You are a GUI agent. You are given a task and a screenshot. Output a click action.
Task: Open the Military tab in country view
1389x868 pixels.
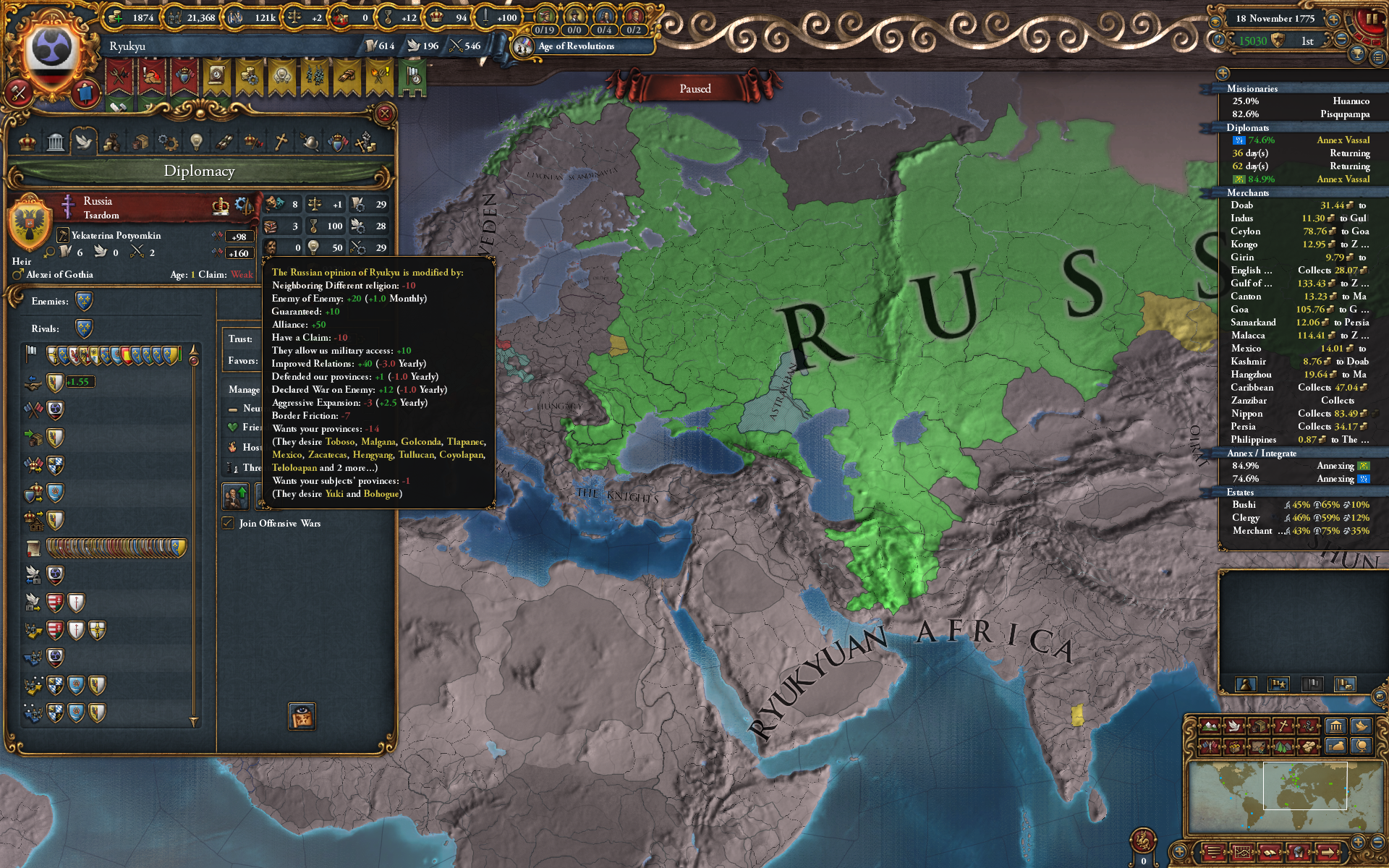click(309, 142)
